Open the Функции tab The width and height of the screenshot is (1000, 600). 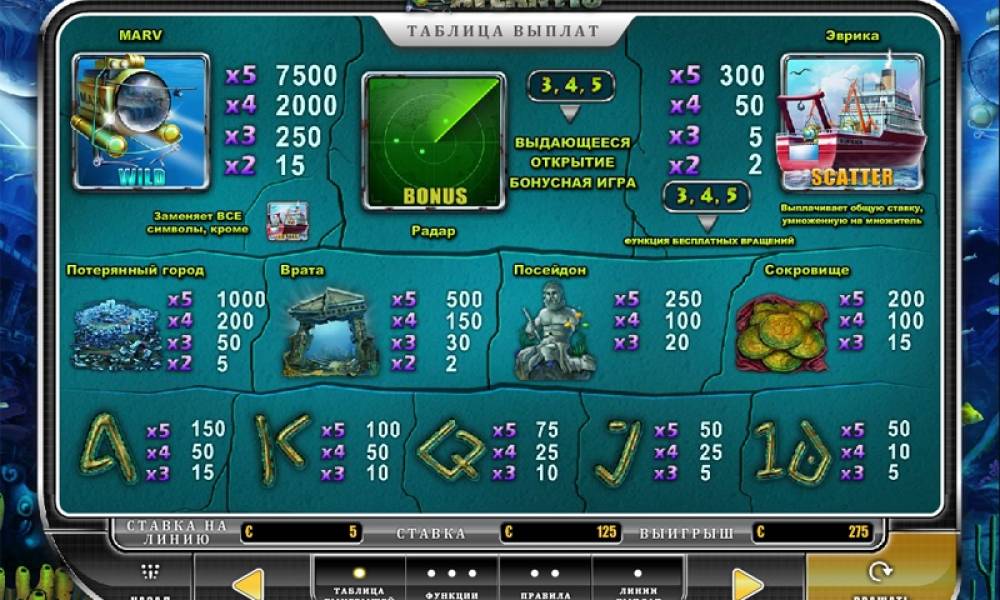coord(452,581)
